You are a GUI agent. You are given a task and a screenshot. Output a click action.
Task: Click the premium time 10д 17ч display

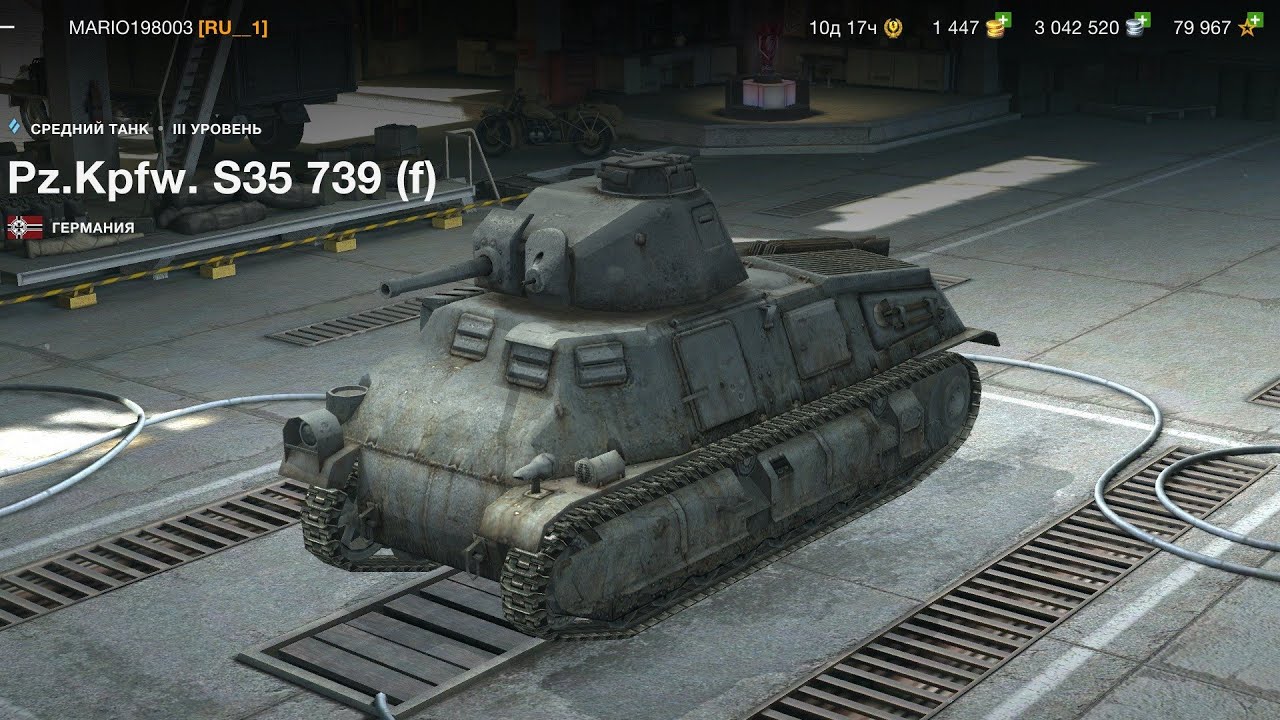click(843, 28)
